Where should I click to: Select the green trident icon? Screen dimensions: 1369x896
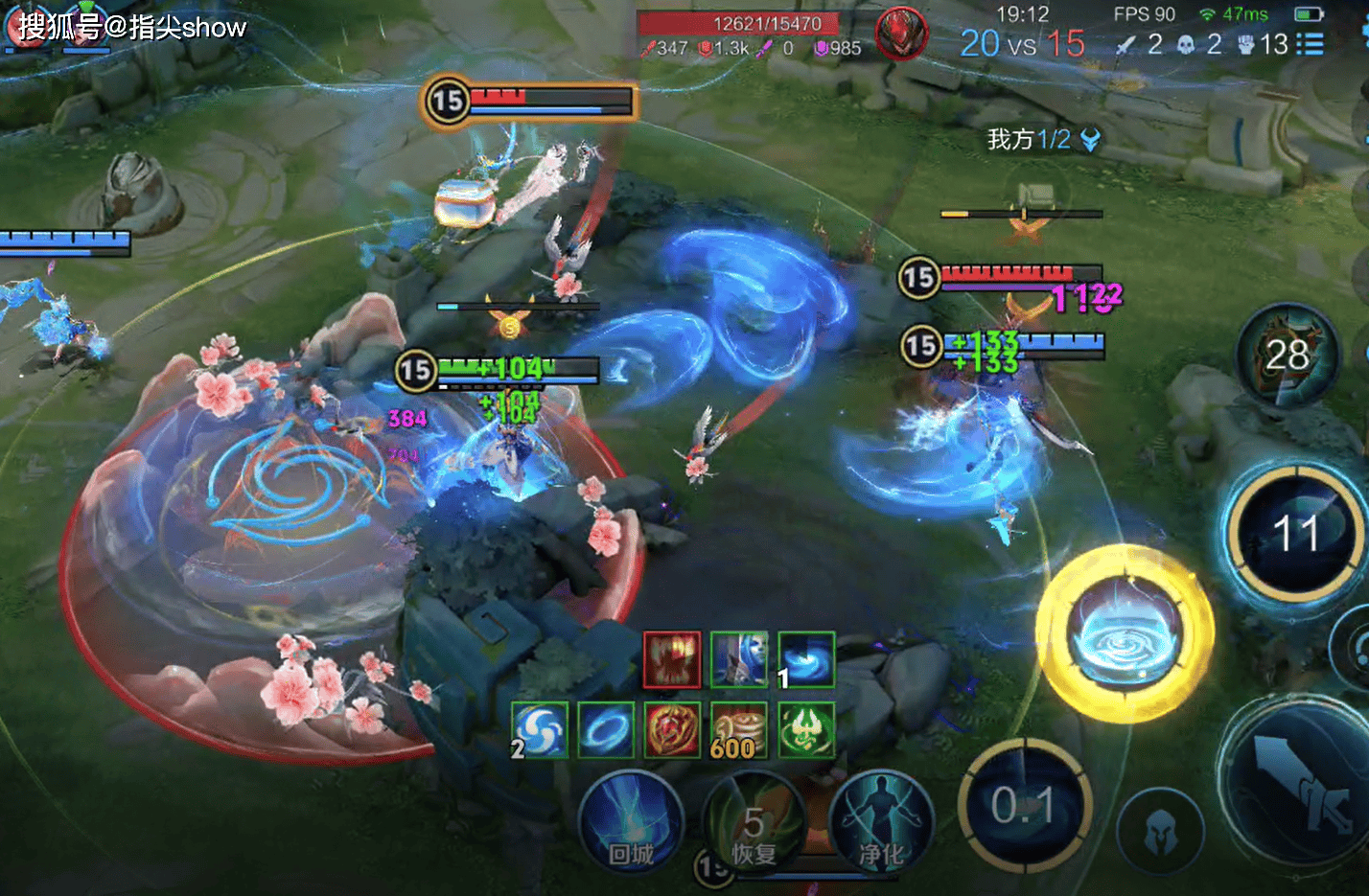[x=806, y=730]
